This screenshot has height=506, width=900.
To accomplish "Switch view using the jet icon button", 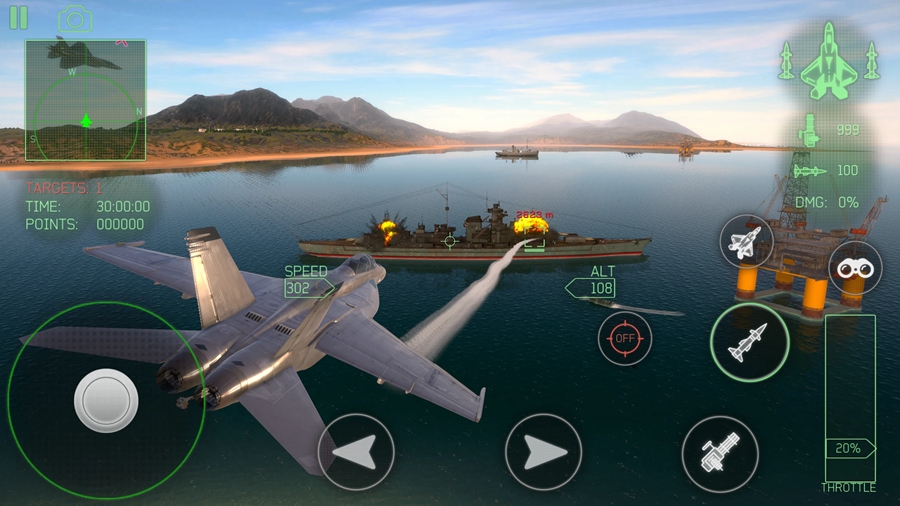I will [x=746, y=241].
